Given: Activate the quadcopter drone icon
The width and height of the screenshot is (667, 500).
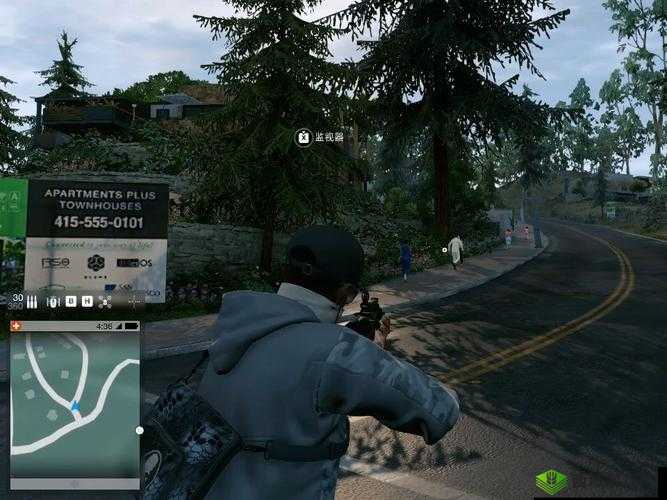Looking at the screenshot, I should click(x=105, y=301).
